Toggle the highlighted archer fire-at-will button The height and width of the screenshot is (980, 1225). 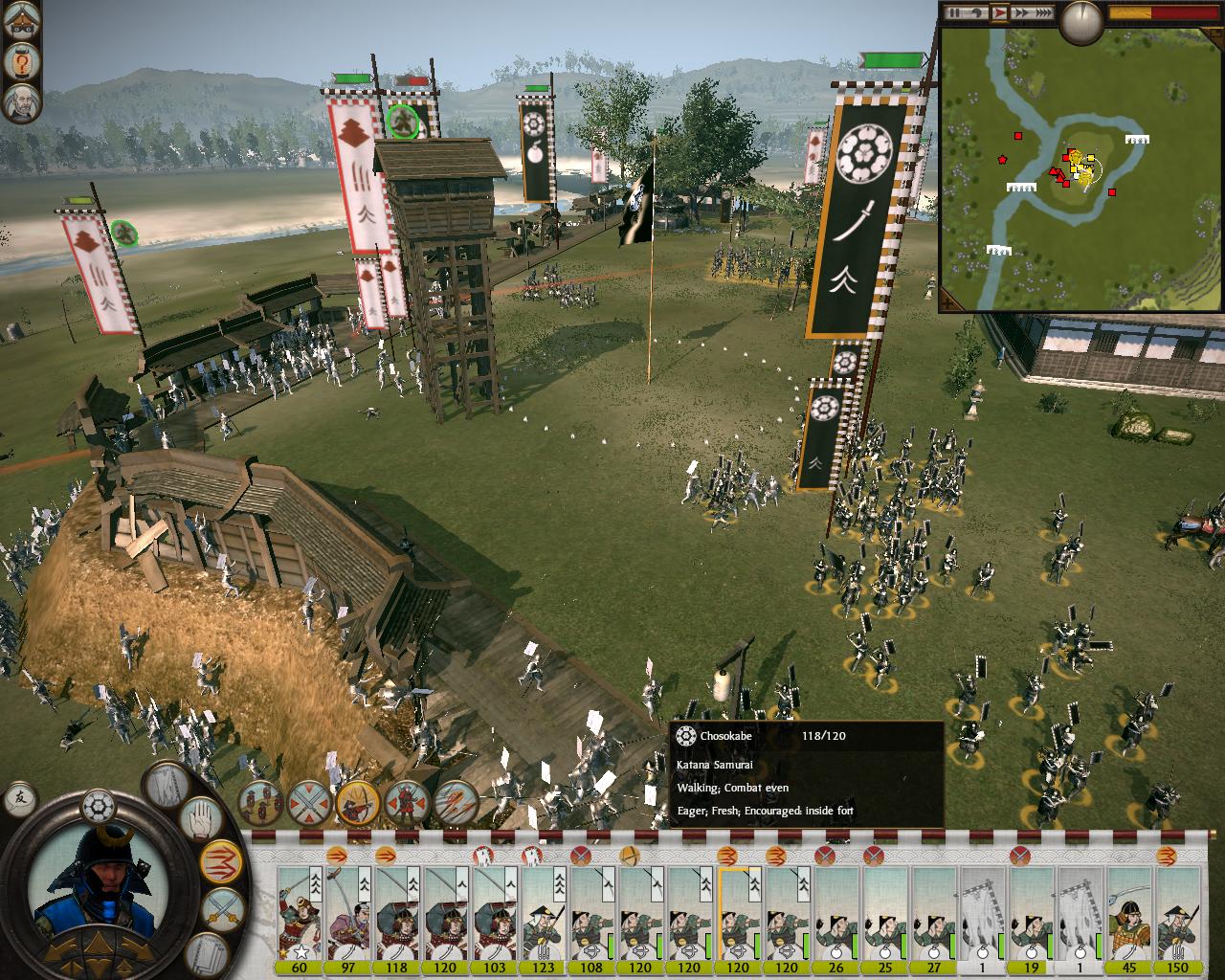coord(358,802)
